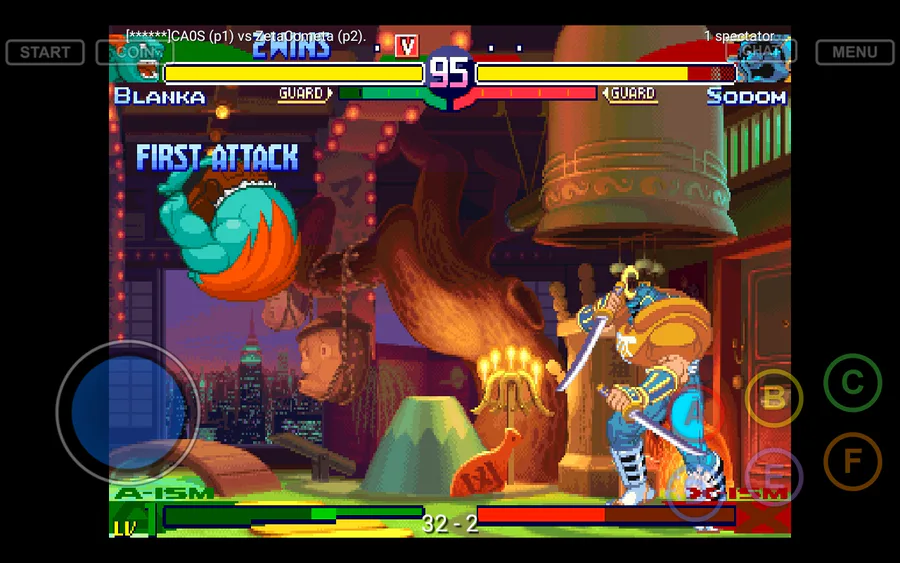This screenshot has width=900, height=563.
Task: Tap the purple E attack button
Action: click(774, 476)
